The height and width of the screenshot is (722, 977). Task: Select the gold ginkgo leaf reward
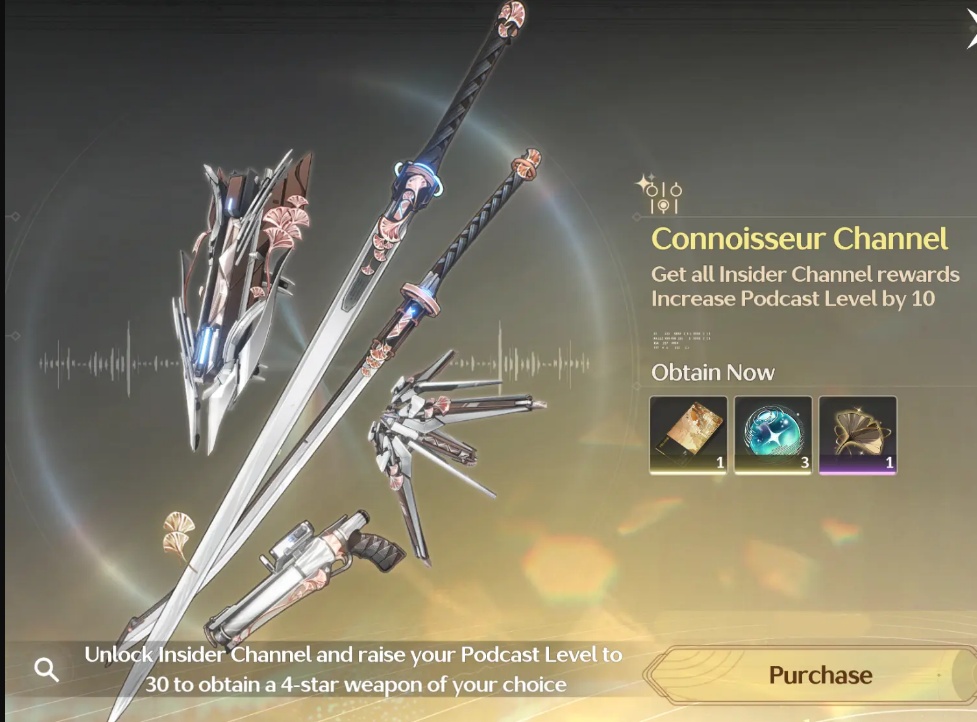click(857, 434)
